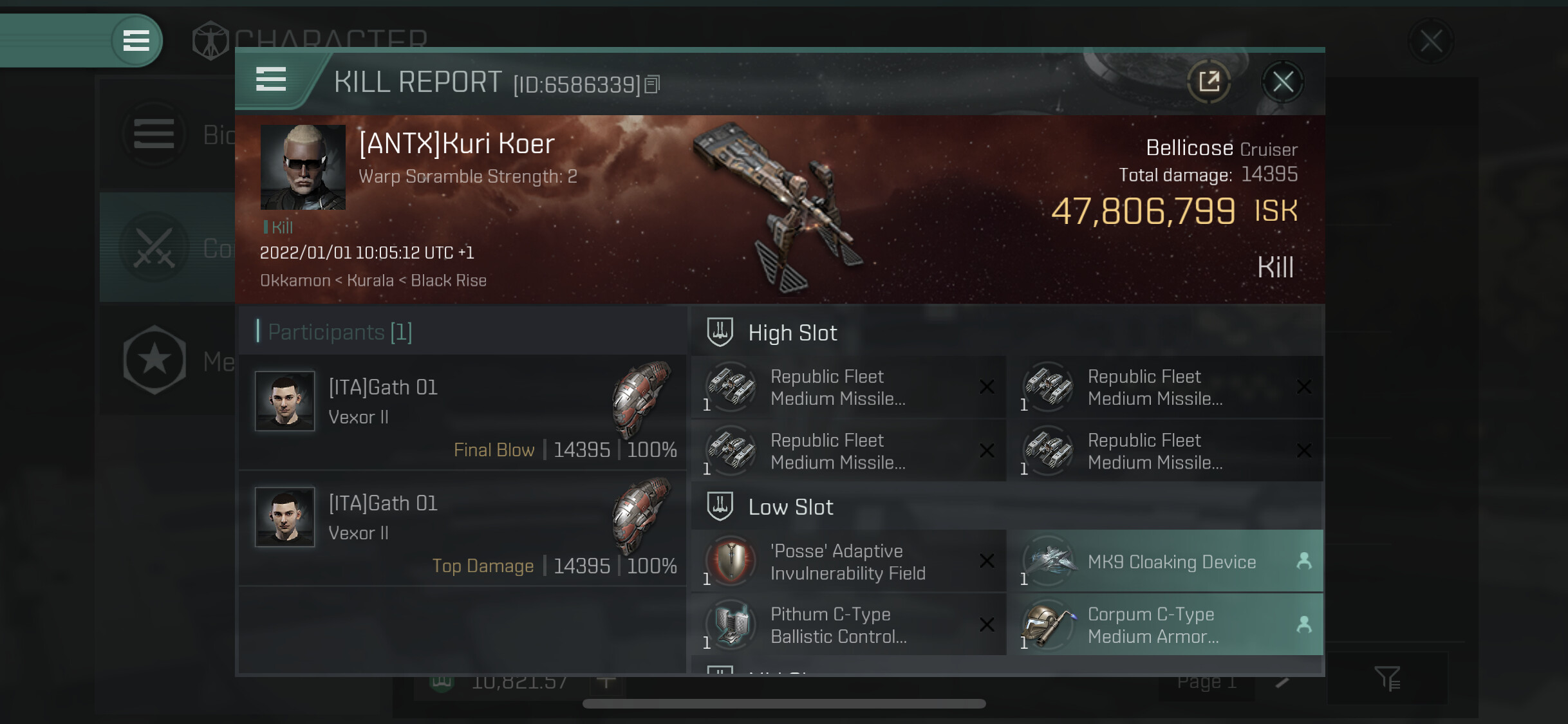View Kuri Koer's character portrait

(x=303, y=167)
